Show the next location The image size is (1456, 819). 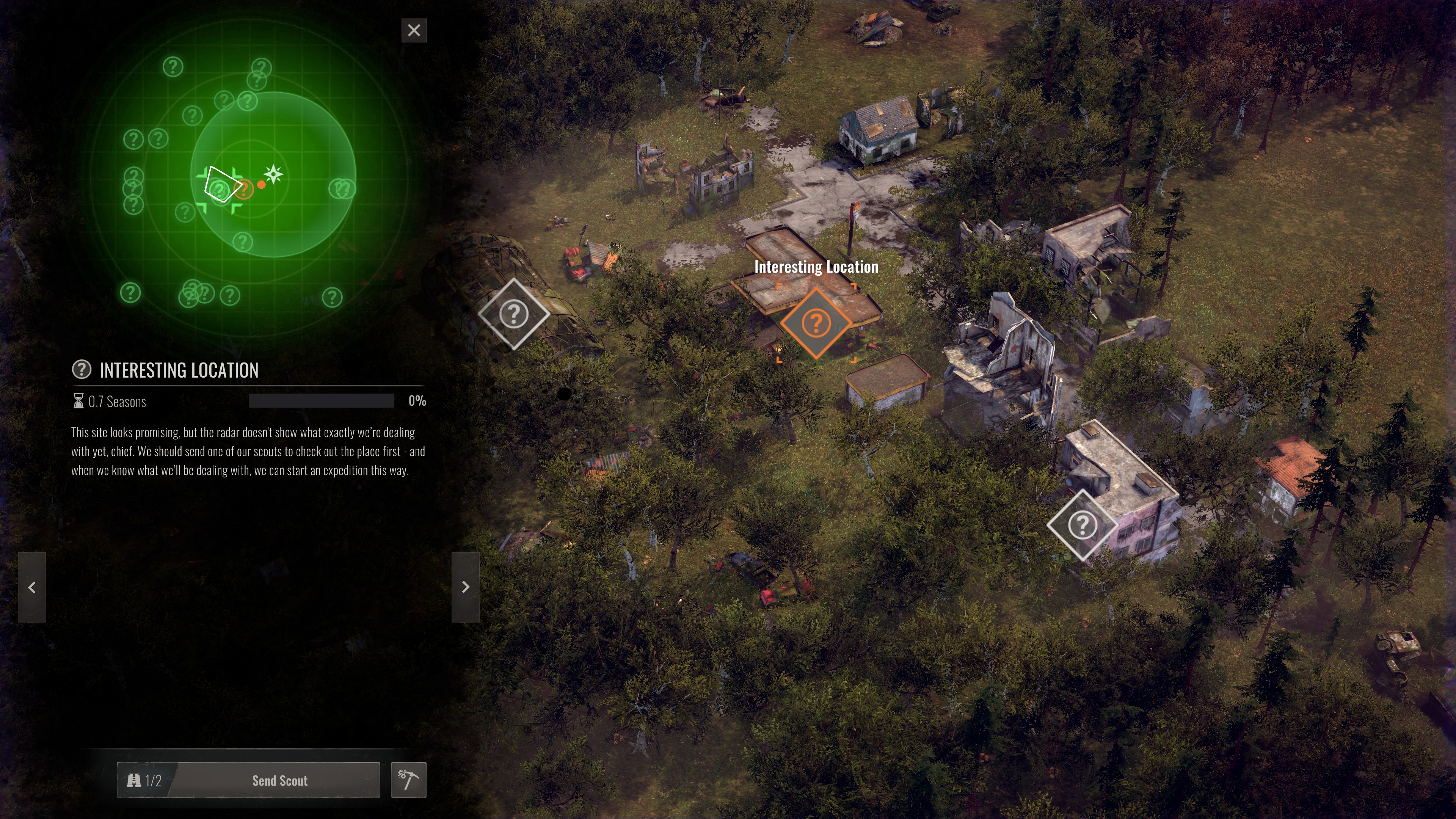[x=465, y=587]
